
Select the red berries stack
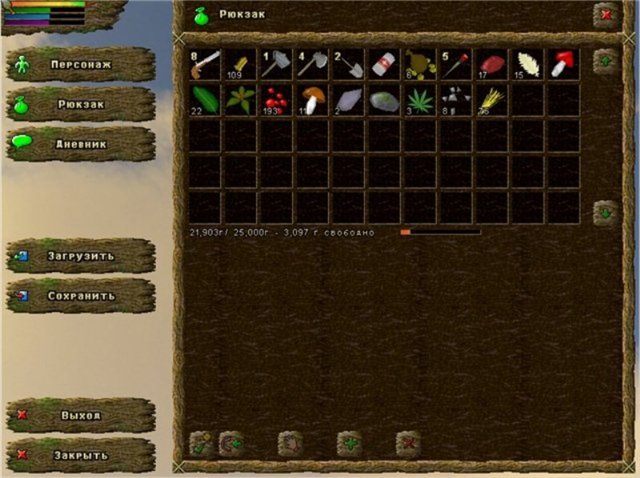click(276, 99)
